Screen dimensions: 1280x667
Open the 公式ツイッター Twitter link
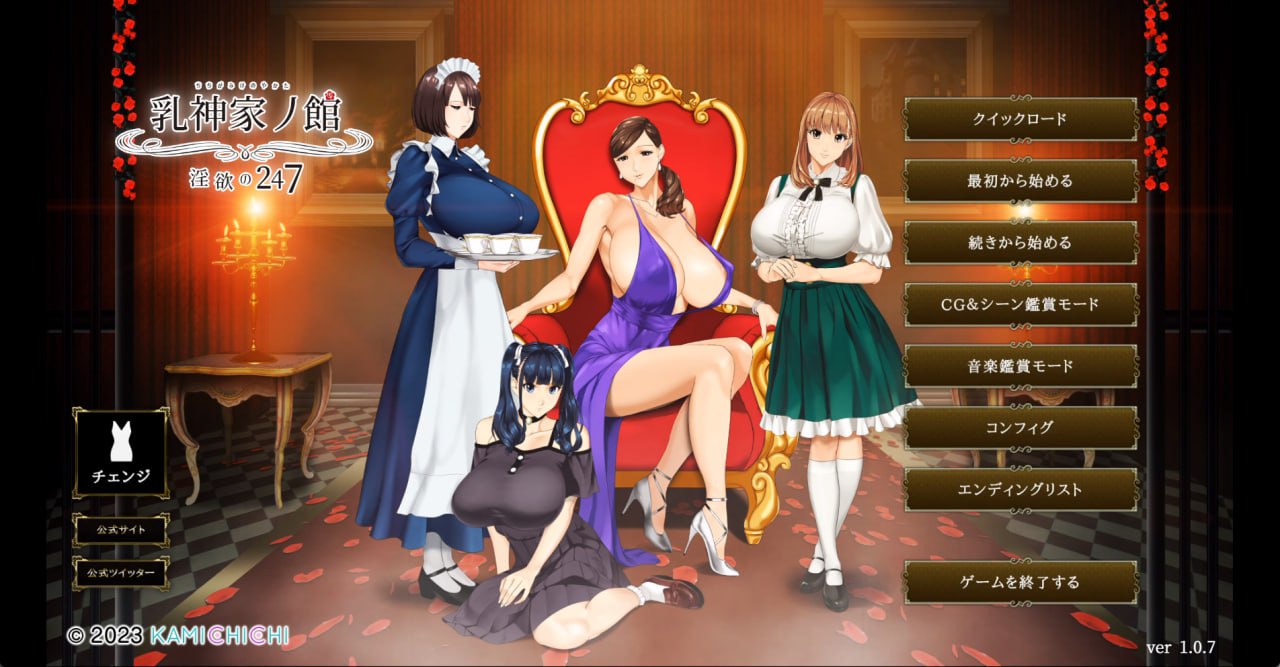pos(121,574)
